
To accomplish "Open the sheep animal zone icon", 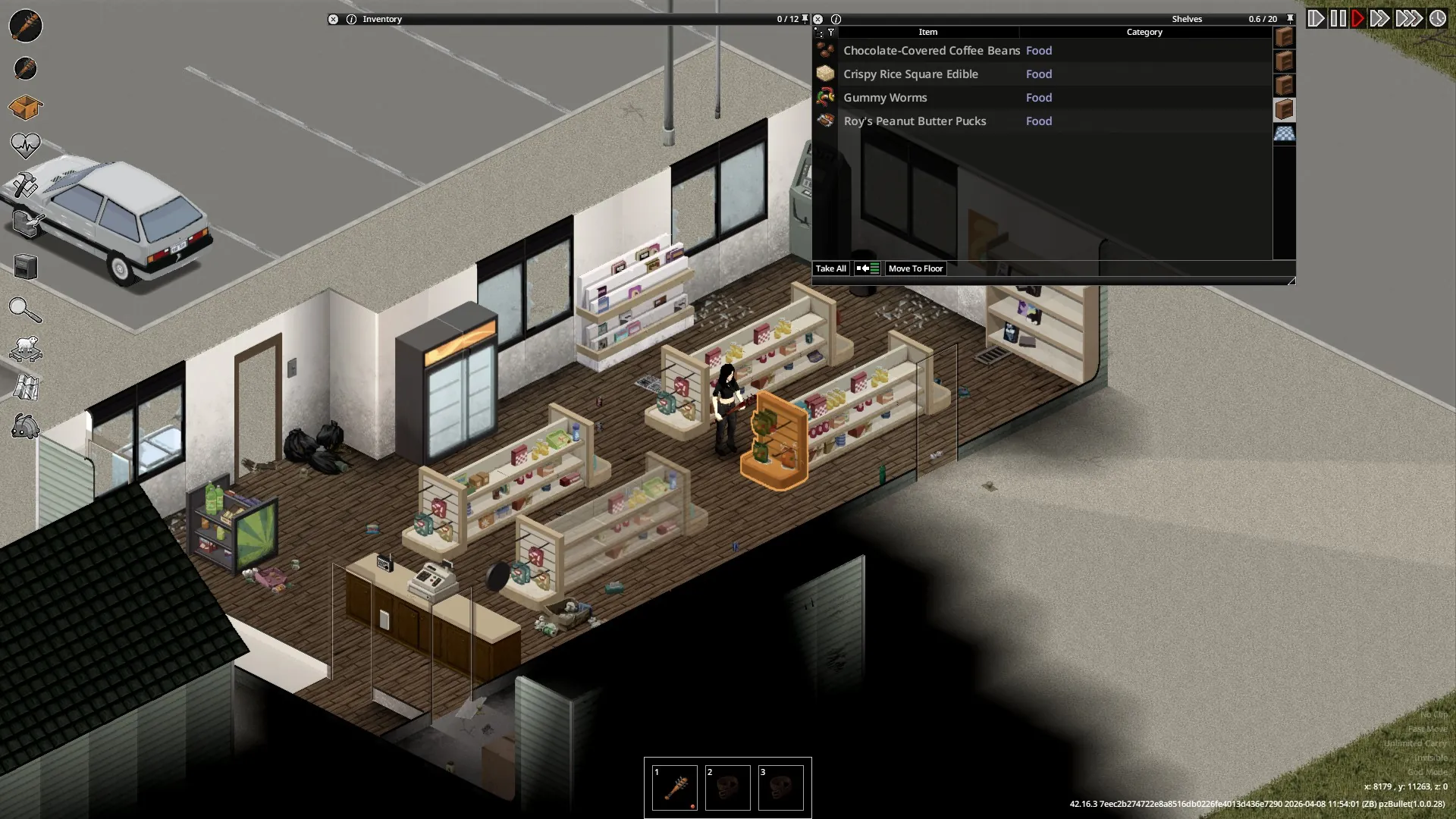I will click(x=25, y=349).
